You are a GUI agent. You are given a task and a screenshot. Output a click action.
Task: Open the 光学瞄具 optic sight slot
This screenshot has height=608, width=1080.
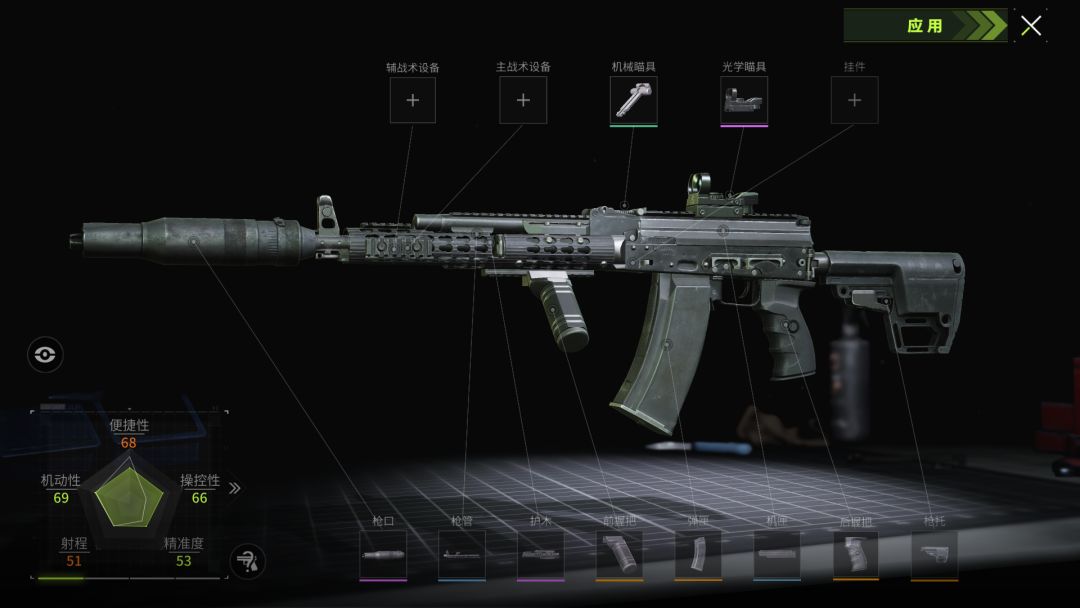(x=744, y=100)
